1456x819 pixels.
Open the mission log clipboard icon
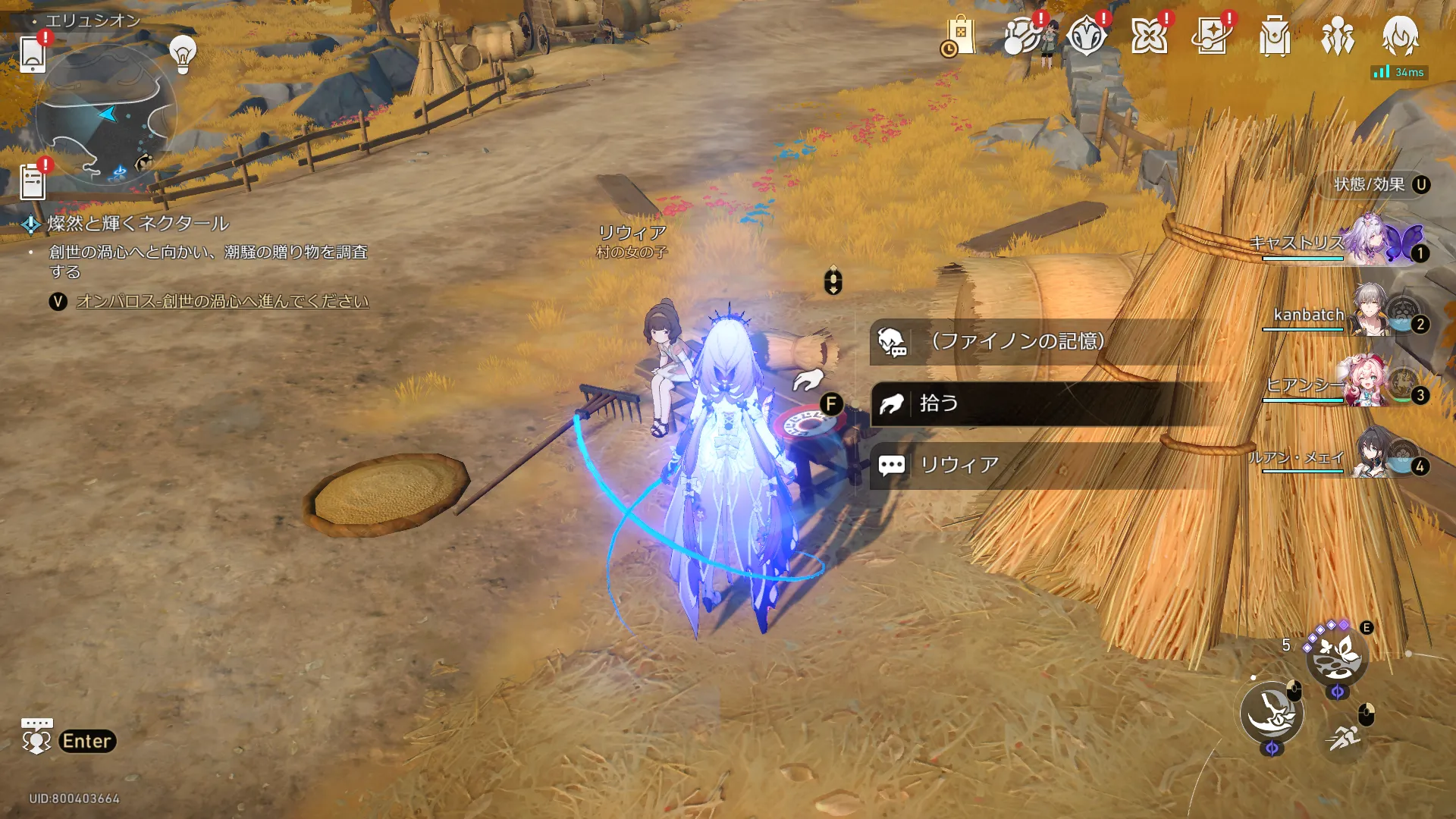[x=33, y=182]
